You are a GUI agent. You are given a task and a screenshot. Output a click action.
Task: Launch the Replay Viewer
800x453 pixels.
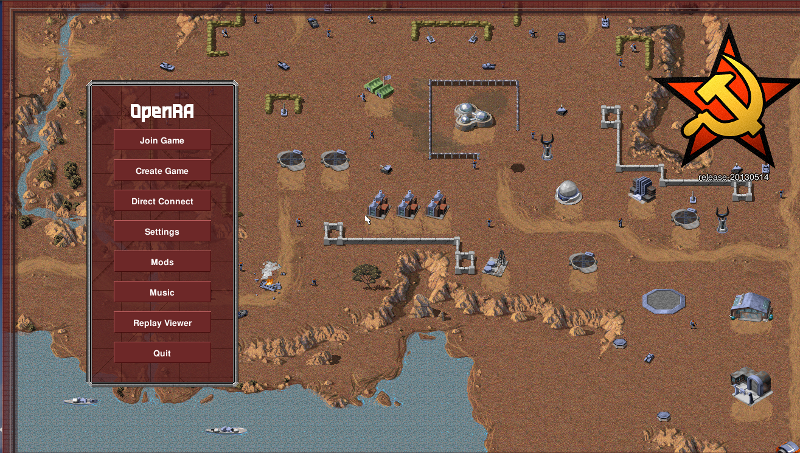(162, 323)
